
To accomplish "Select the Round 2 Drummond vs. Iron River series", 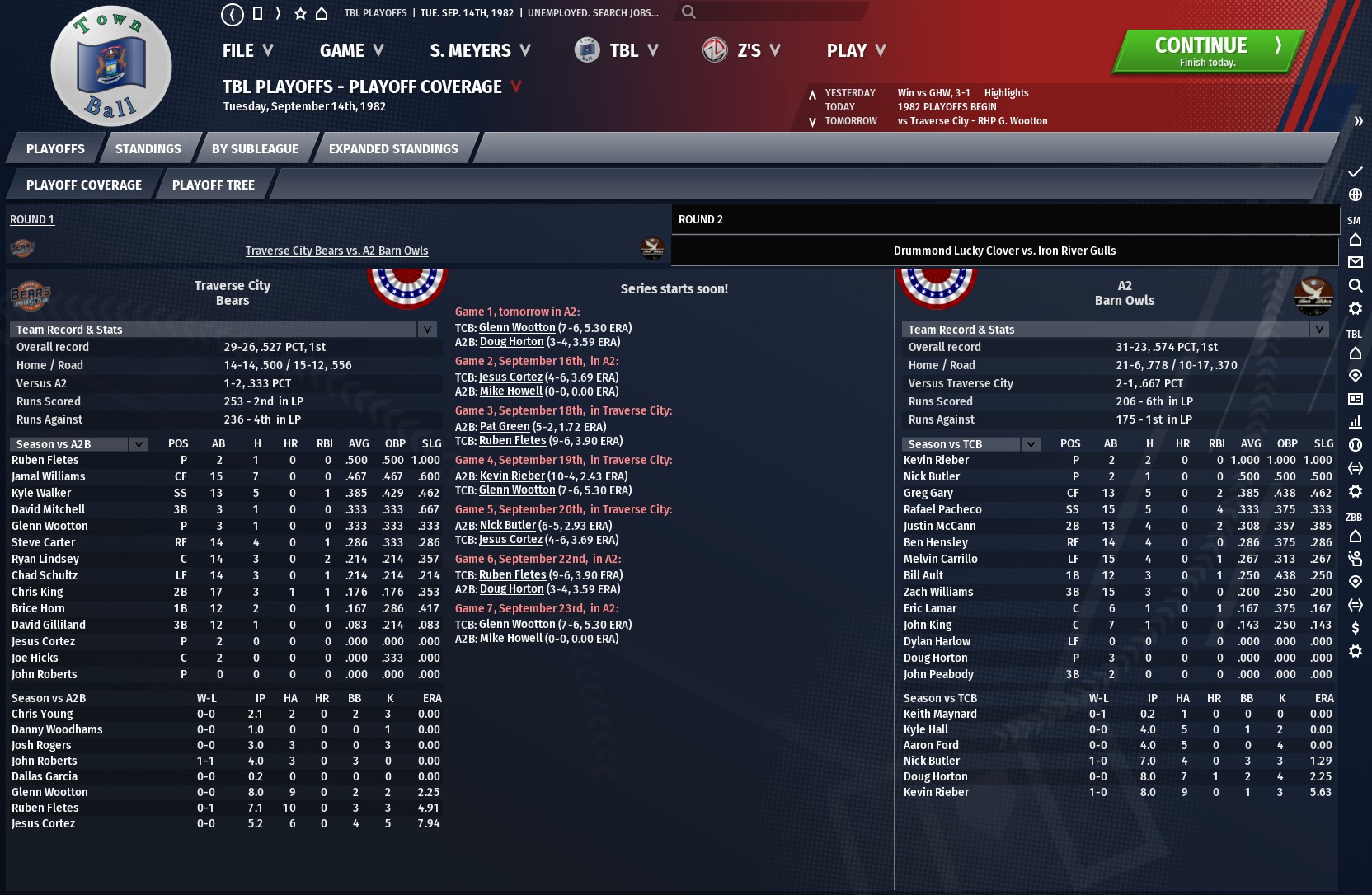I will 1004,251.
